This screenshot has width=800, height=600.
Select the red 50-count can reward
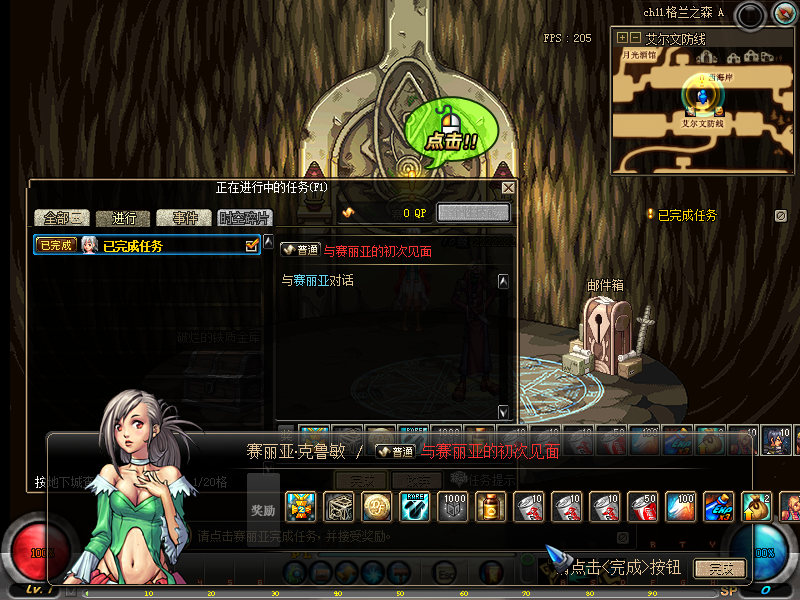[x=641, y=507]
